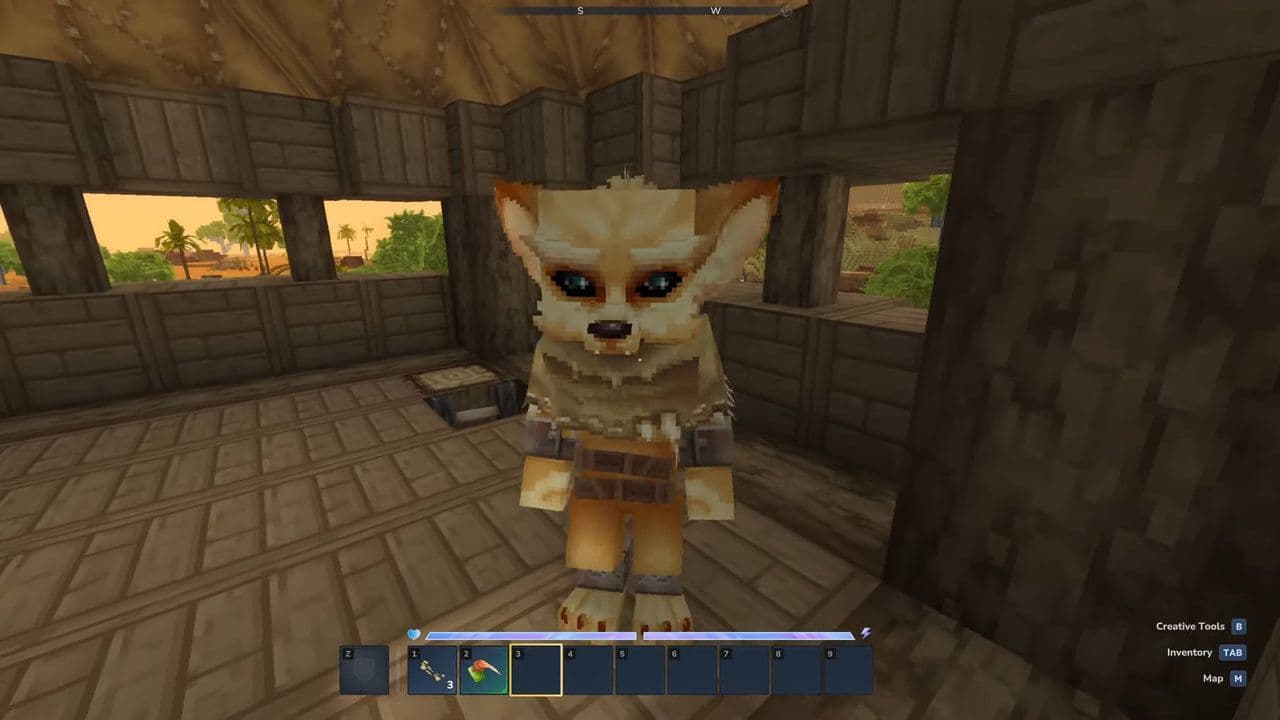Click the blue heart health icon
The height and width of the screenshot is (720, 1280).
[x=412, y=633]
